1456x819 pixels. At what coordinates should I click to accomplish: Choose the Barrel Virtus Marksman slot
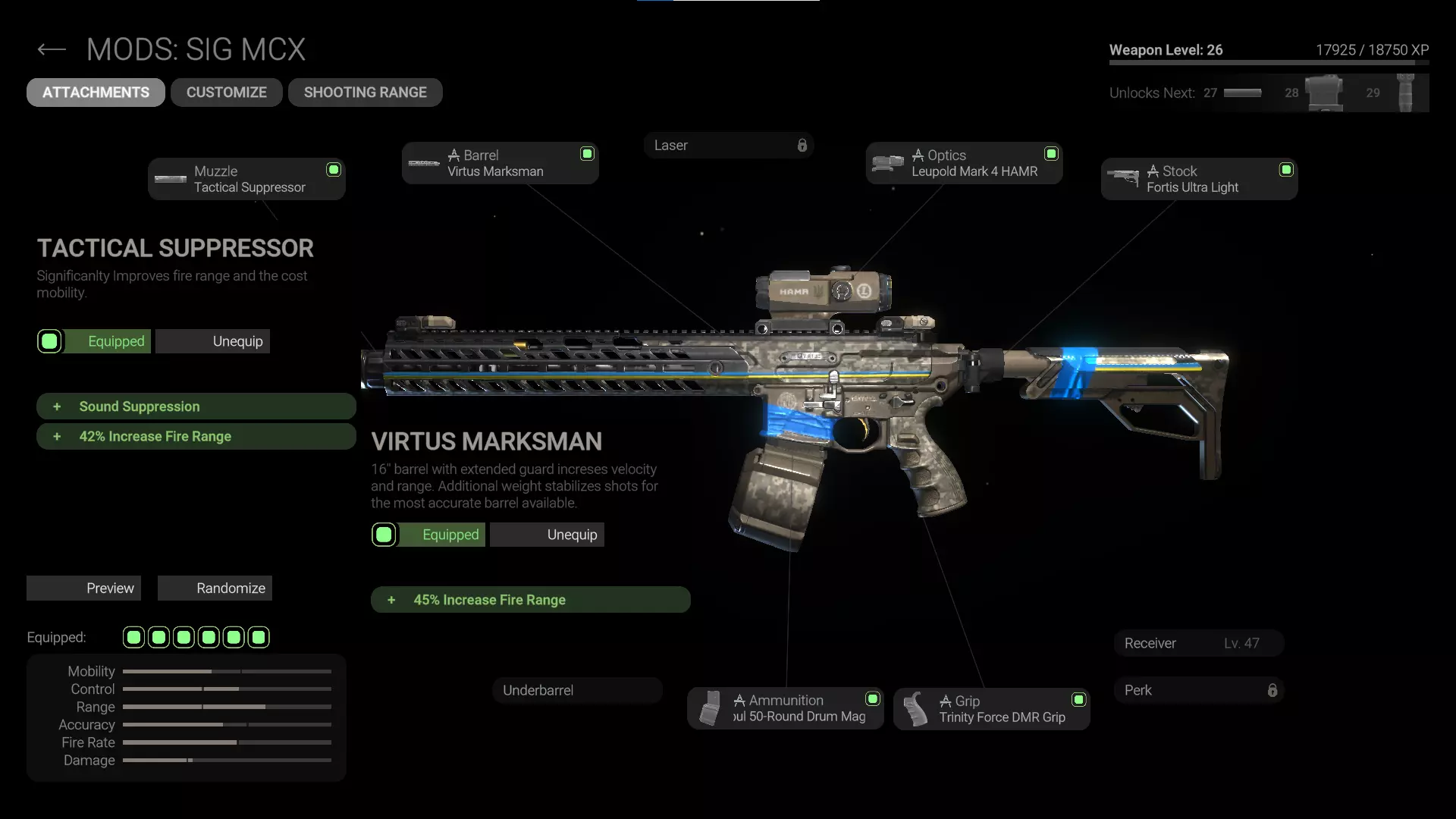coord(500,163)
